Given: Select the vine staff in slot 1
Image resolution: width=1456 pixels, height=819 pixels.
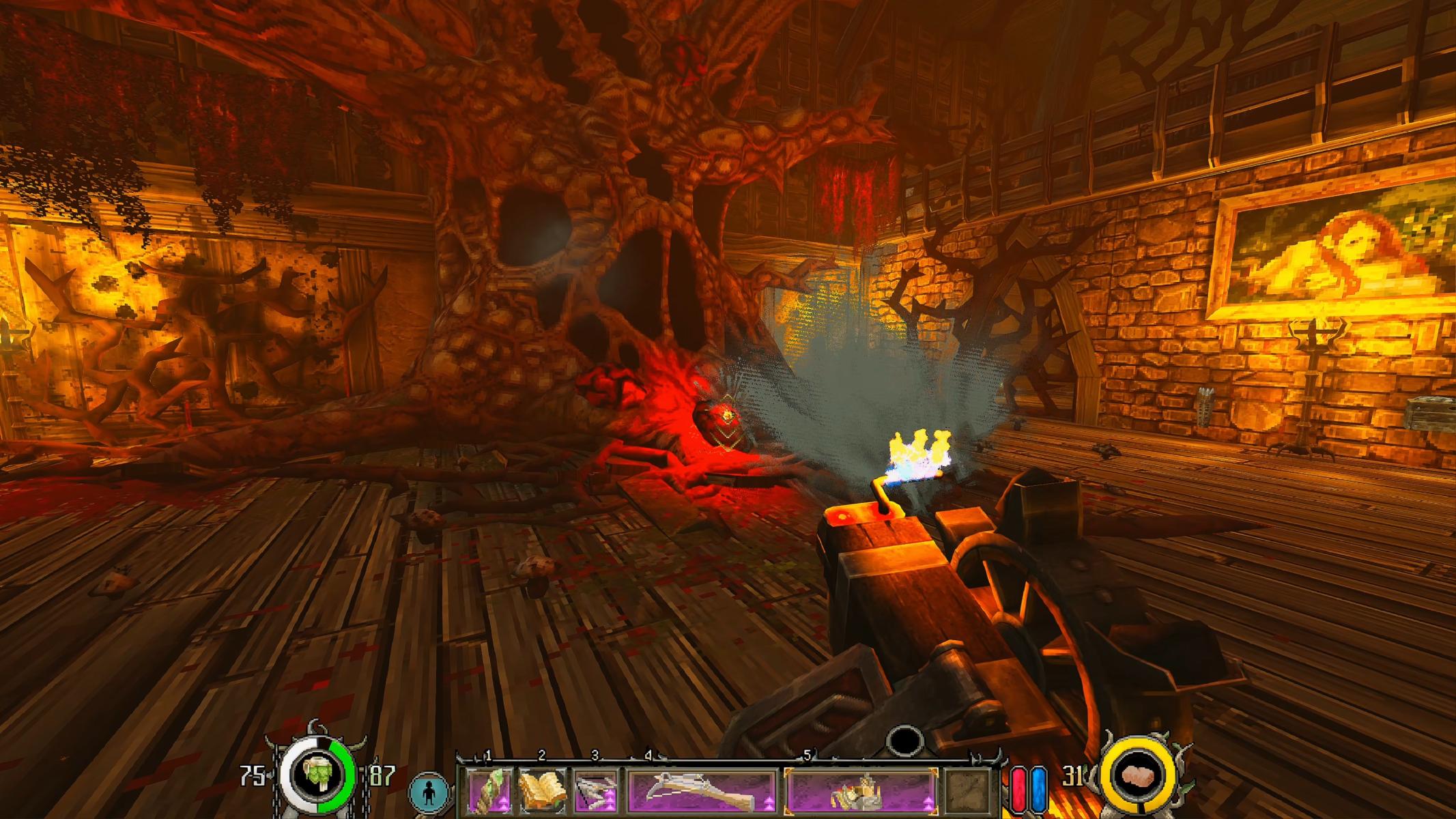Looking at the screenshot, I should [x=490, y=791].
